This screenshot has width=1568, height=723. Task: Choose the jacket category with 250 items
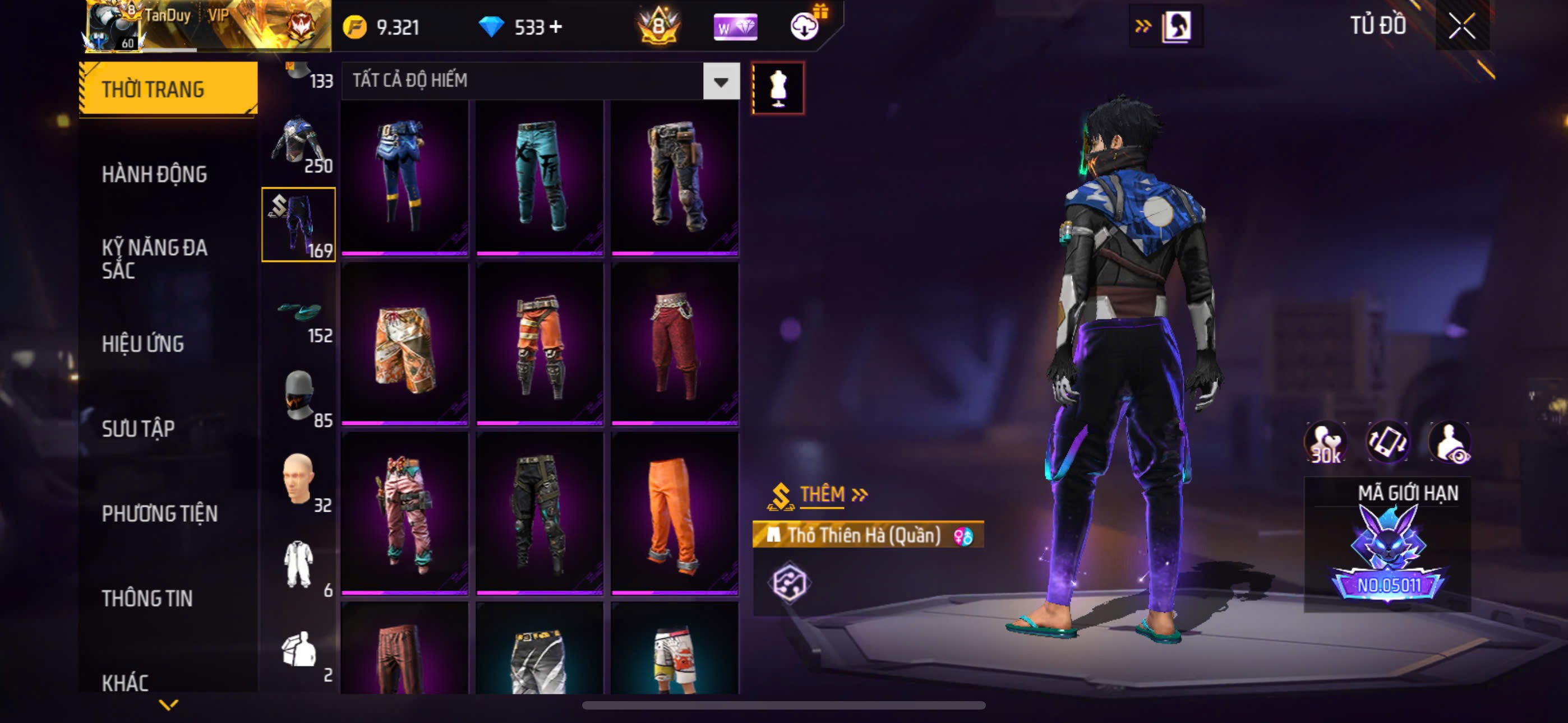[x=299, y=145]
